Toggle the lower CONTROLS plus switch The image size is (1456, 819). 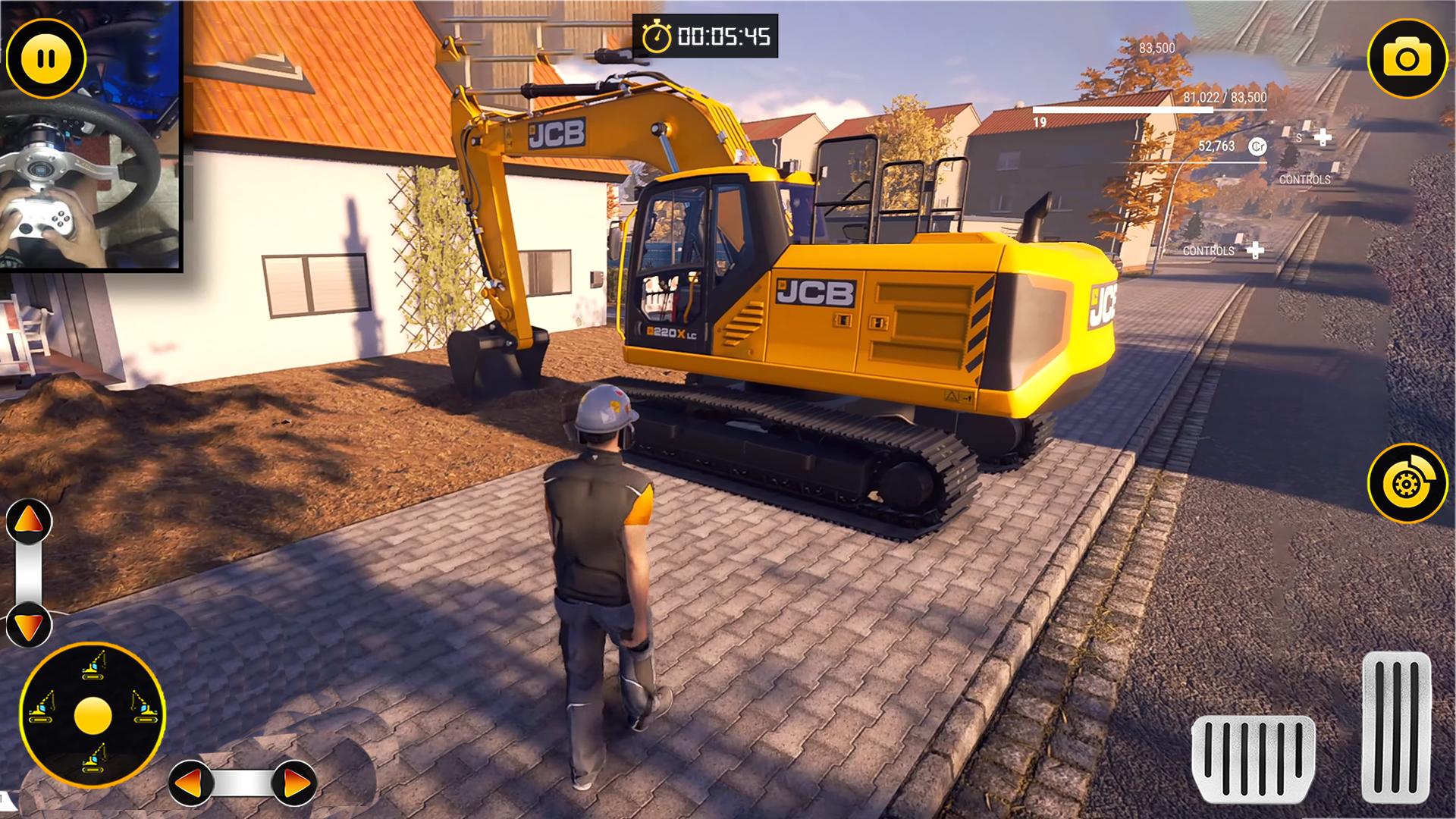coord(1256,250)
